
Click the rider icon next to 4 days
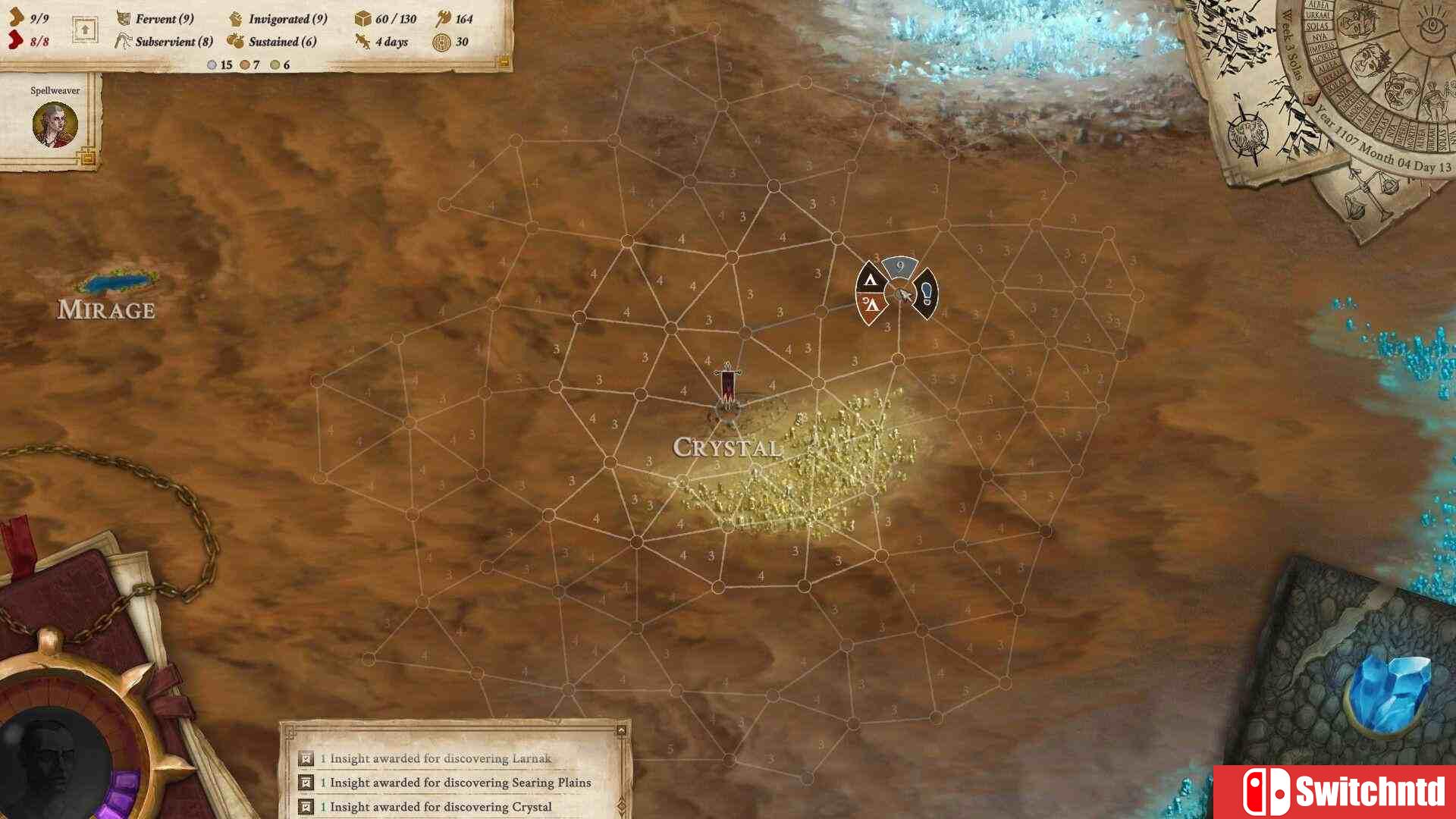click(x=363, y=42)
